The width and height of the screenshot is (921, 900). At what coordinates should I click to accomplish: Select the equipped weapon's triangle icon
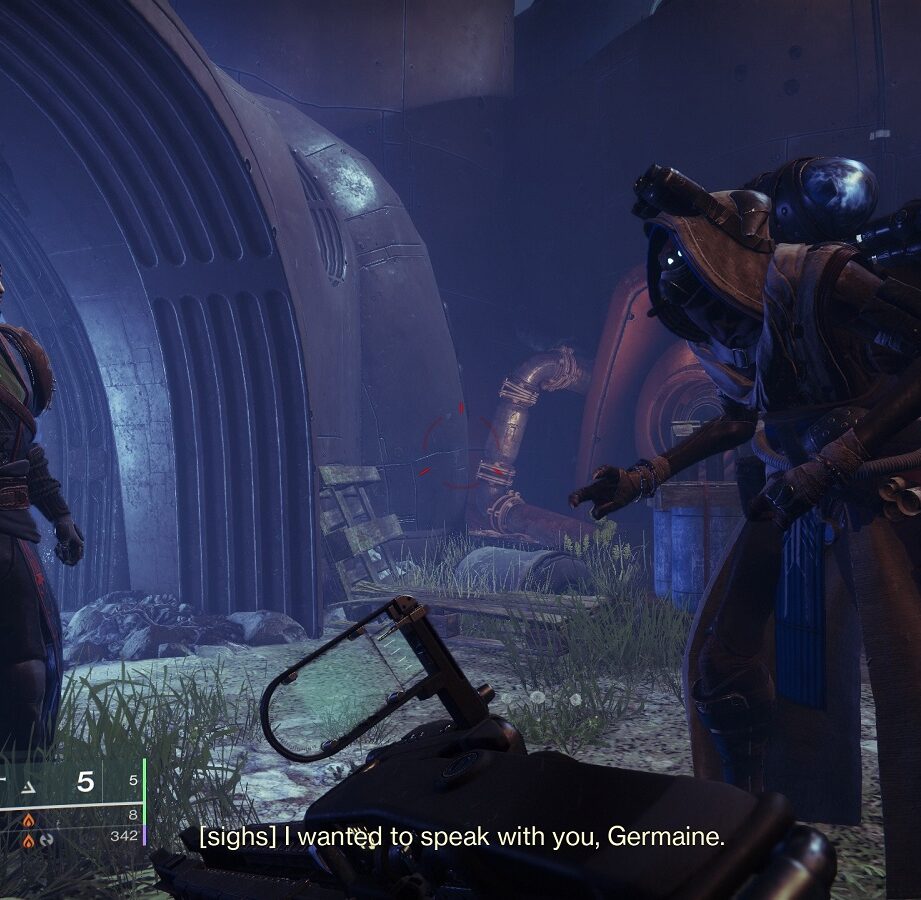click(28, 788)
